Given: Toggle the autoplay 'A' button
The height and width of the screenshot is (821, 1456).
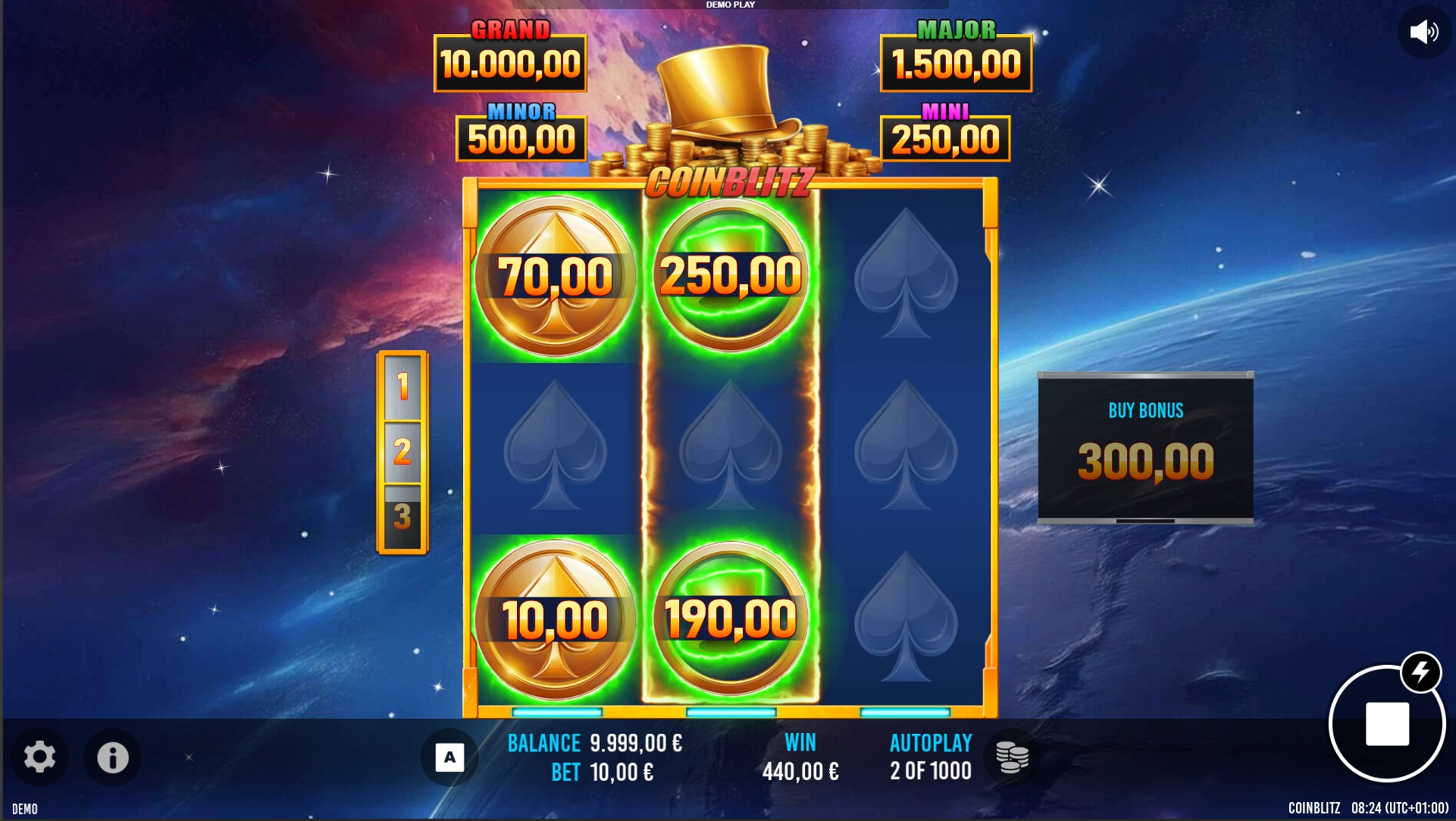Looking at the screenshot, I should click(x=449, y=757).
